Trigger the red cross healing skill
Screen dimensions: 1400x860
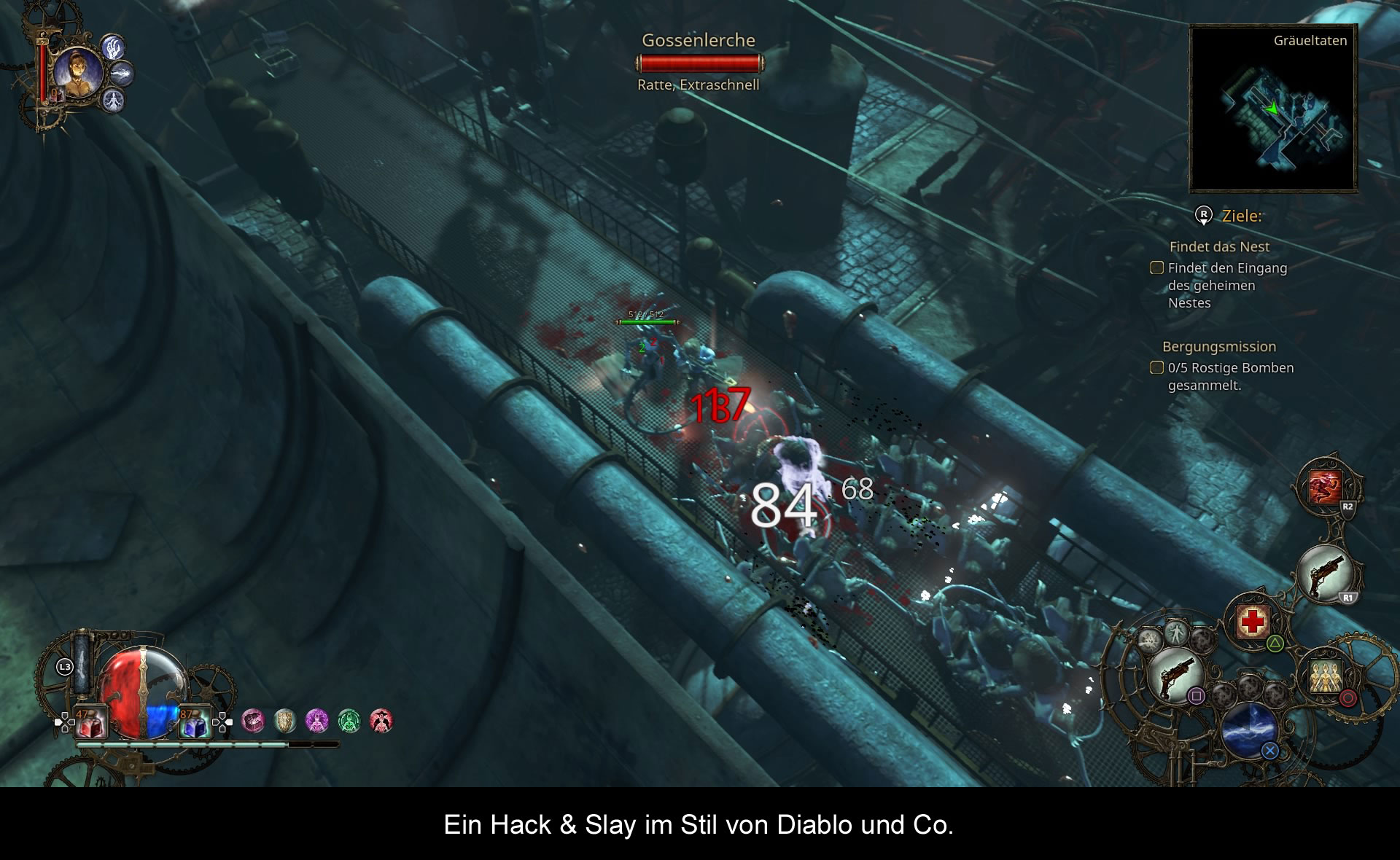1253,621
